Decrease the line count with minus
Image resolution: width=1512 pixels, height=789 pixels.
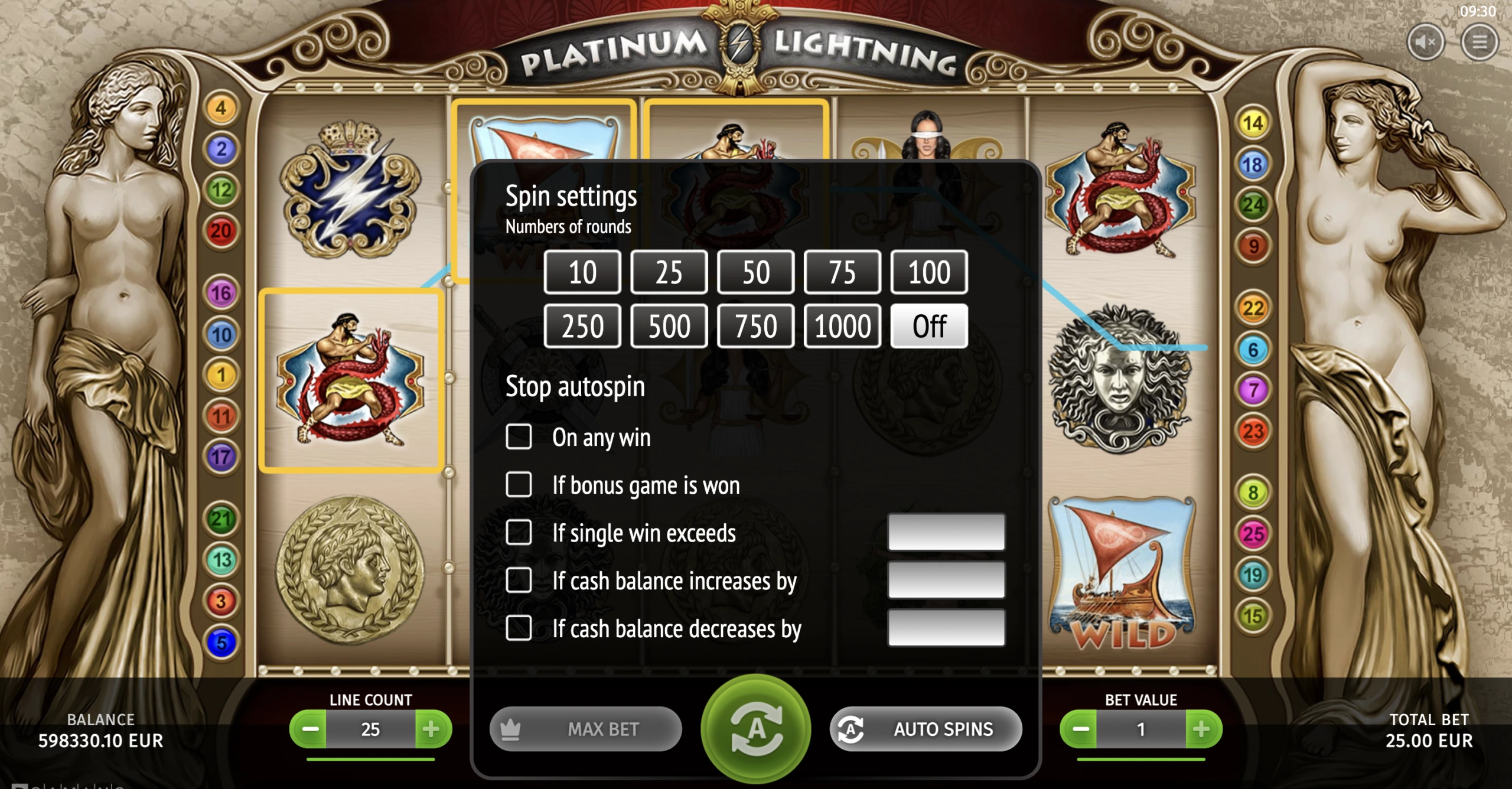coord(309,729)
